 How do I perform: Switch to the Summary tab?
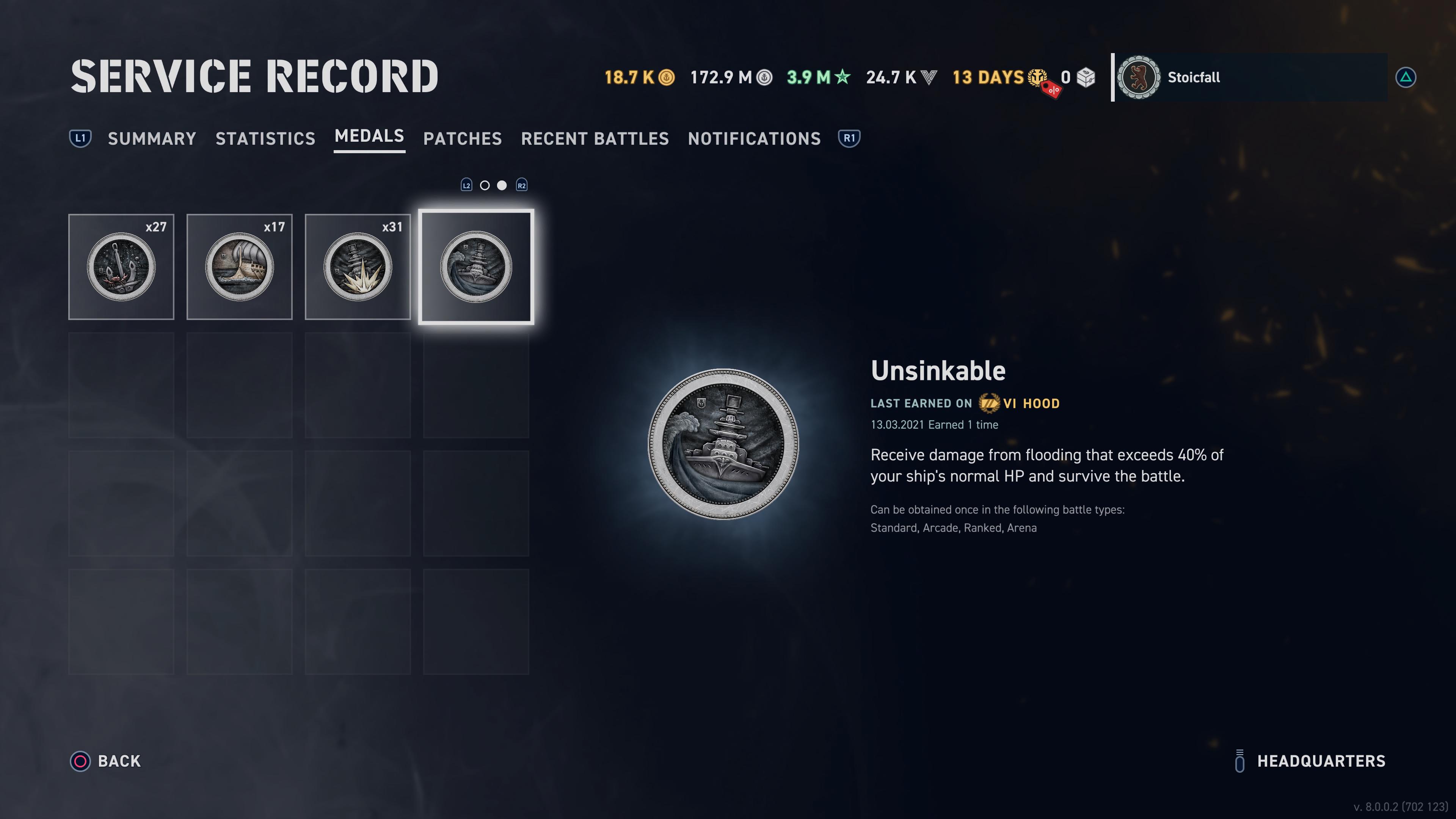pyautogui.click(x=152, y=138)
